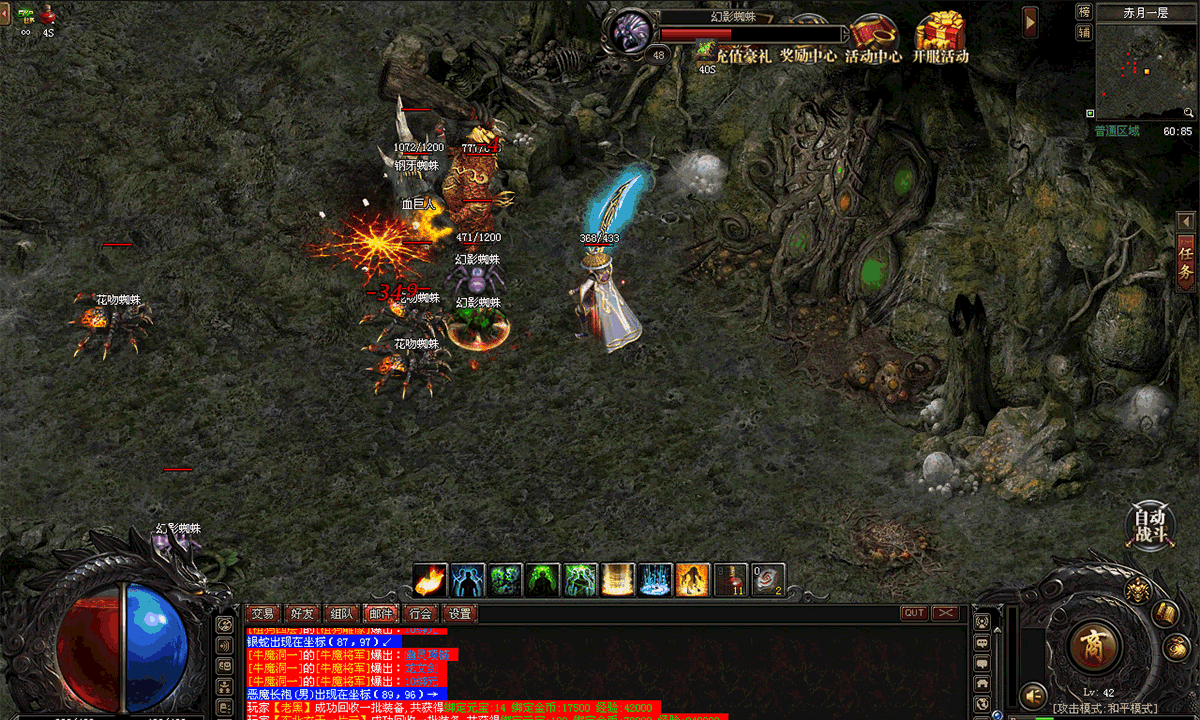Collapse the top event icons with the arrow

tap(1030, 20)
